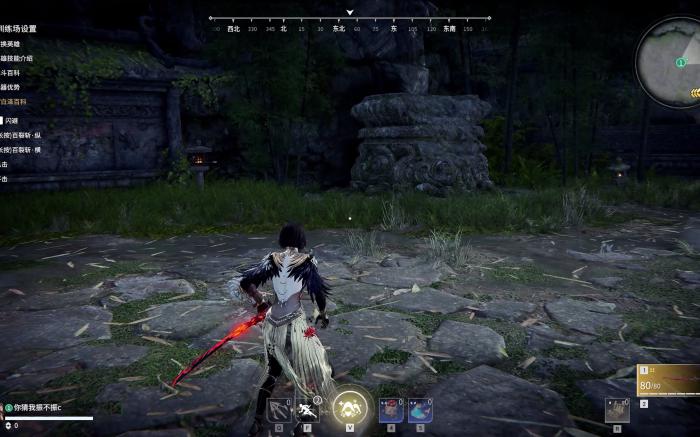Select the 闪避 dodge move in list

[11, 120]
